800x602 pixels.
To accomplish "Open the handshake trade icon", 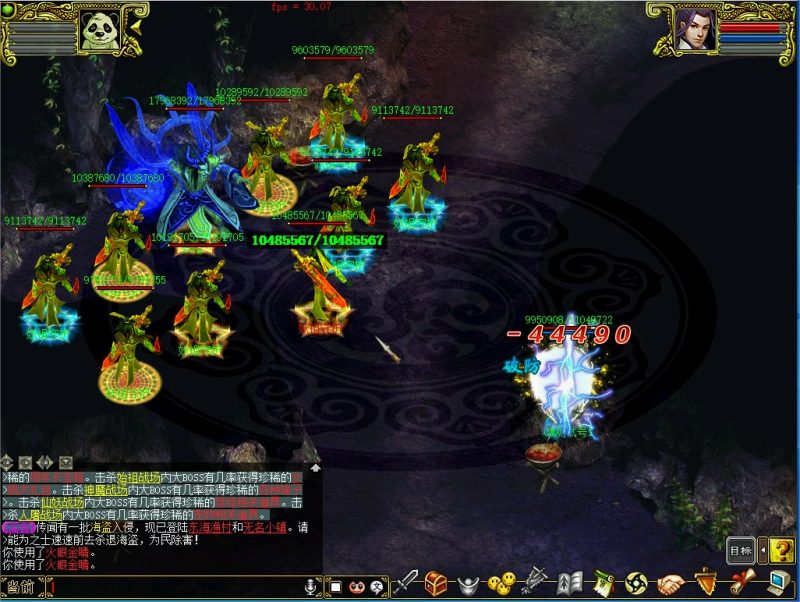I will 671,582.
